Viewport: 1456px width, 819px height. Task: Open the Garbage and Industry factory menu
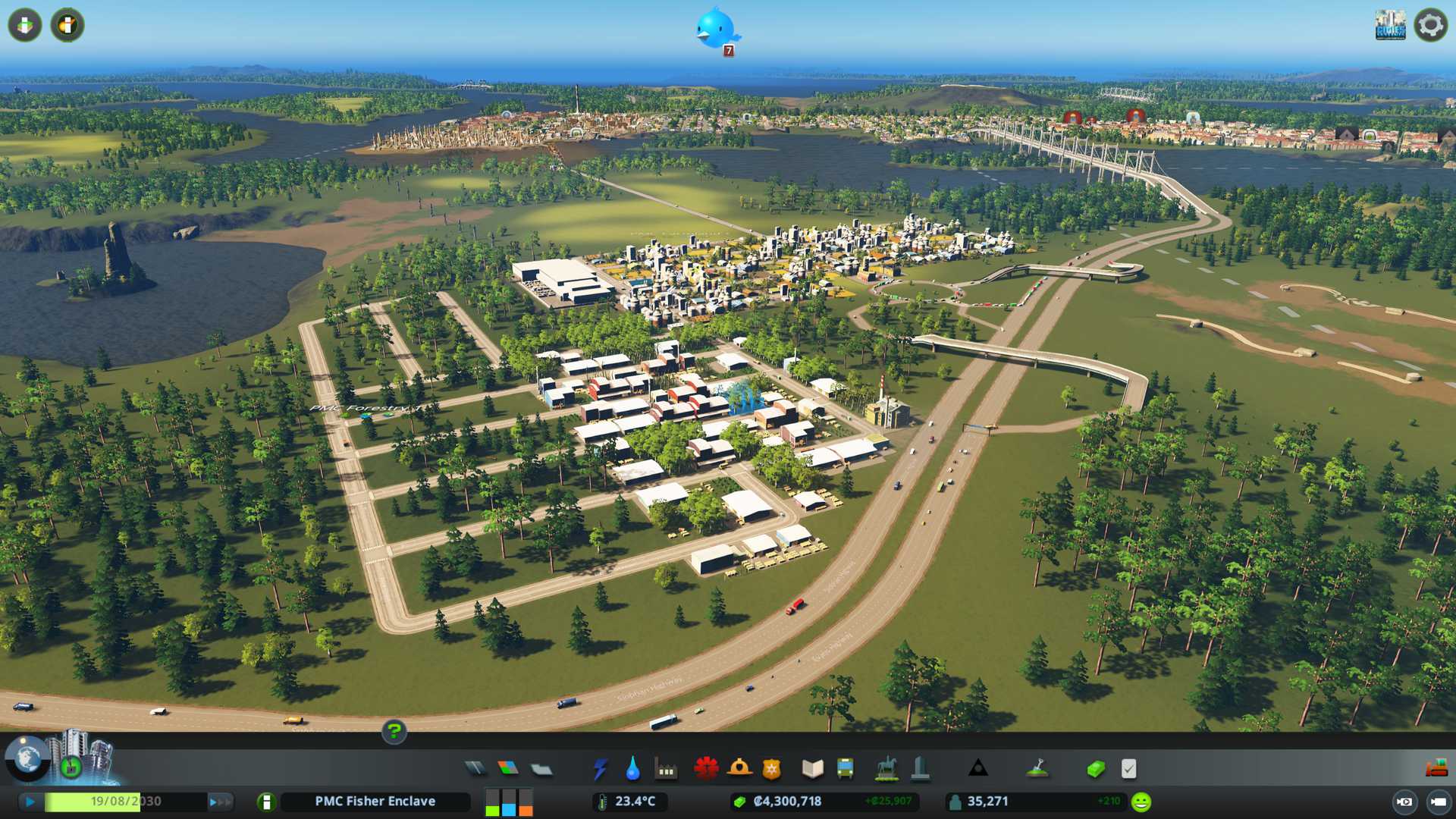(666, 769)
